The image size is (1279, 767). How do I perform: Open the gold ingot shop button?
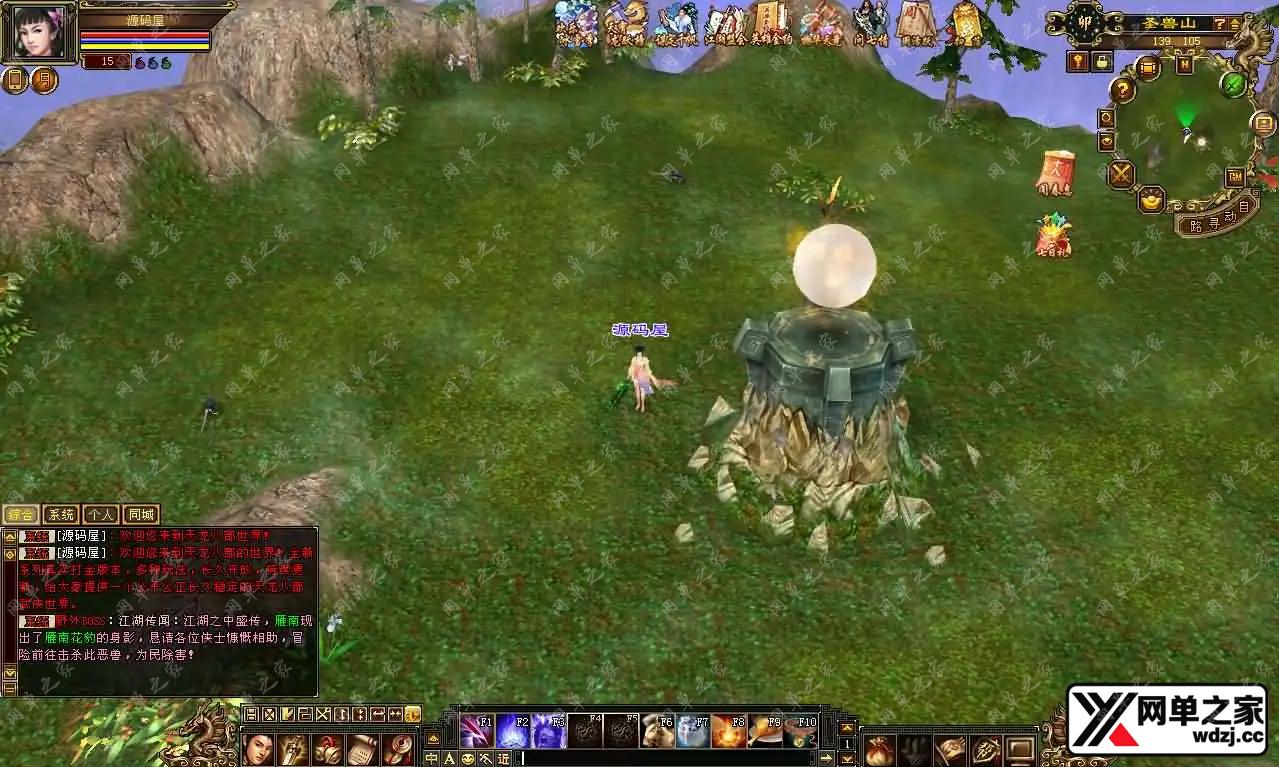point(1152,199)
